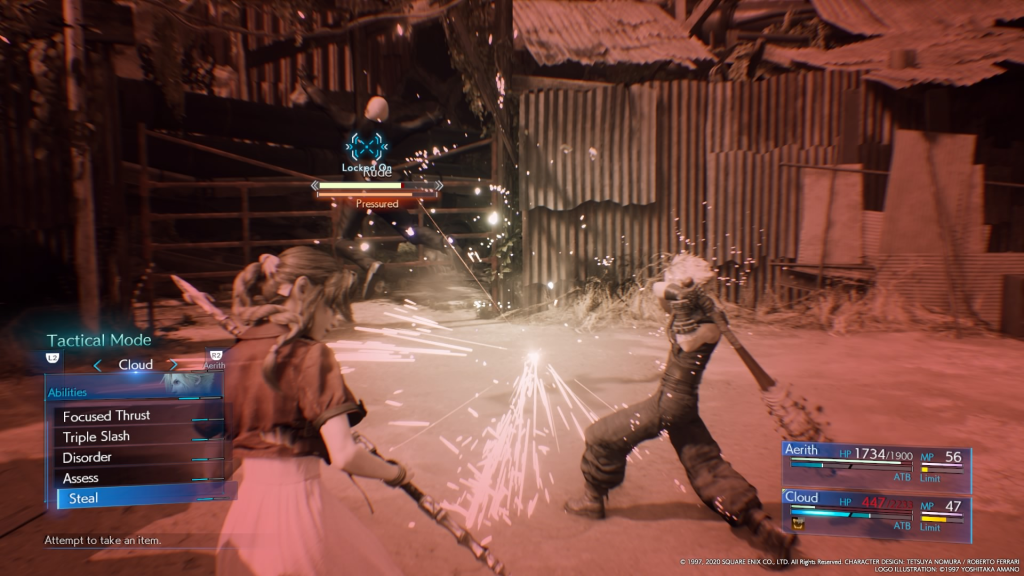Select the Steal command

point(83,498)
